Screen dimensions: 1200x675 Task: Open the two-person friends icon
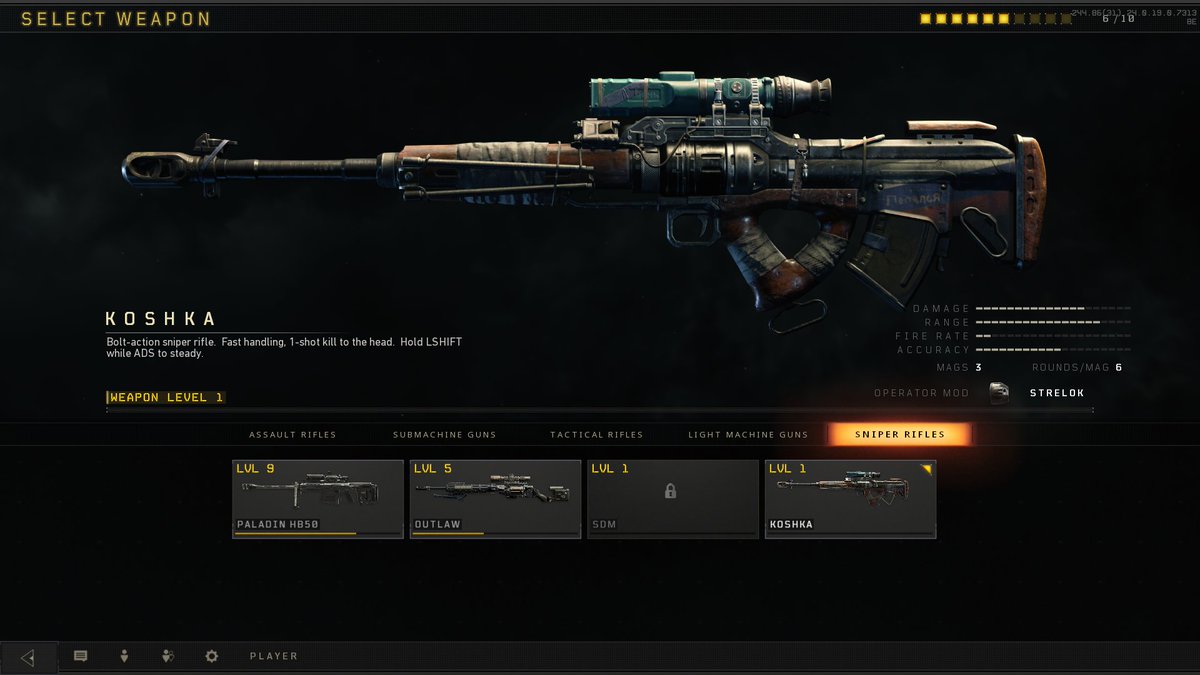tap(168, 657)
